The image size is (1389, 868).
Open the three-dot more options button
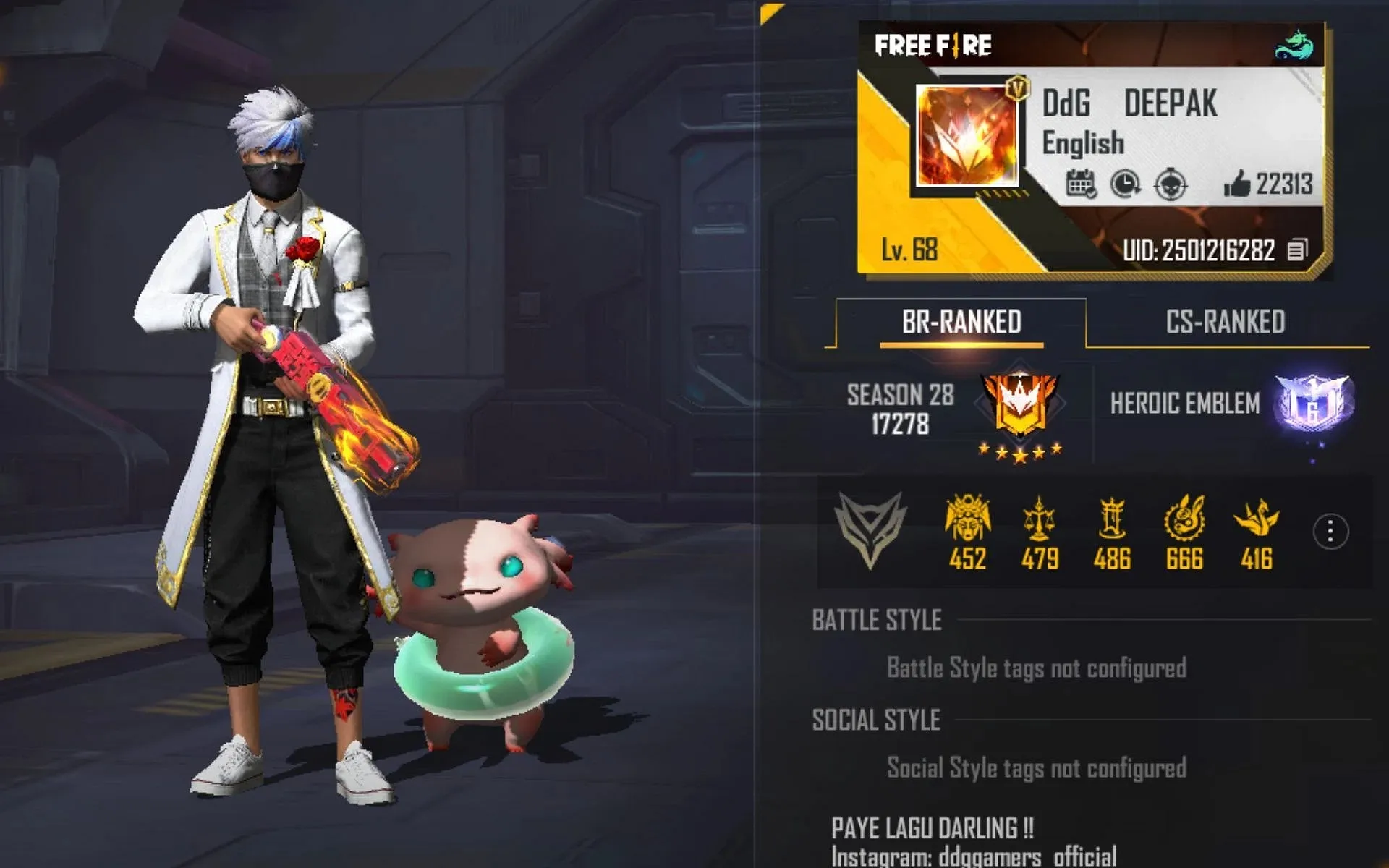pos(1330,532)
